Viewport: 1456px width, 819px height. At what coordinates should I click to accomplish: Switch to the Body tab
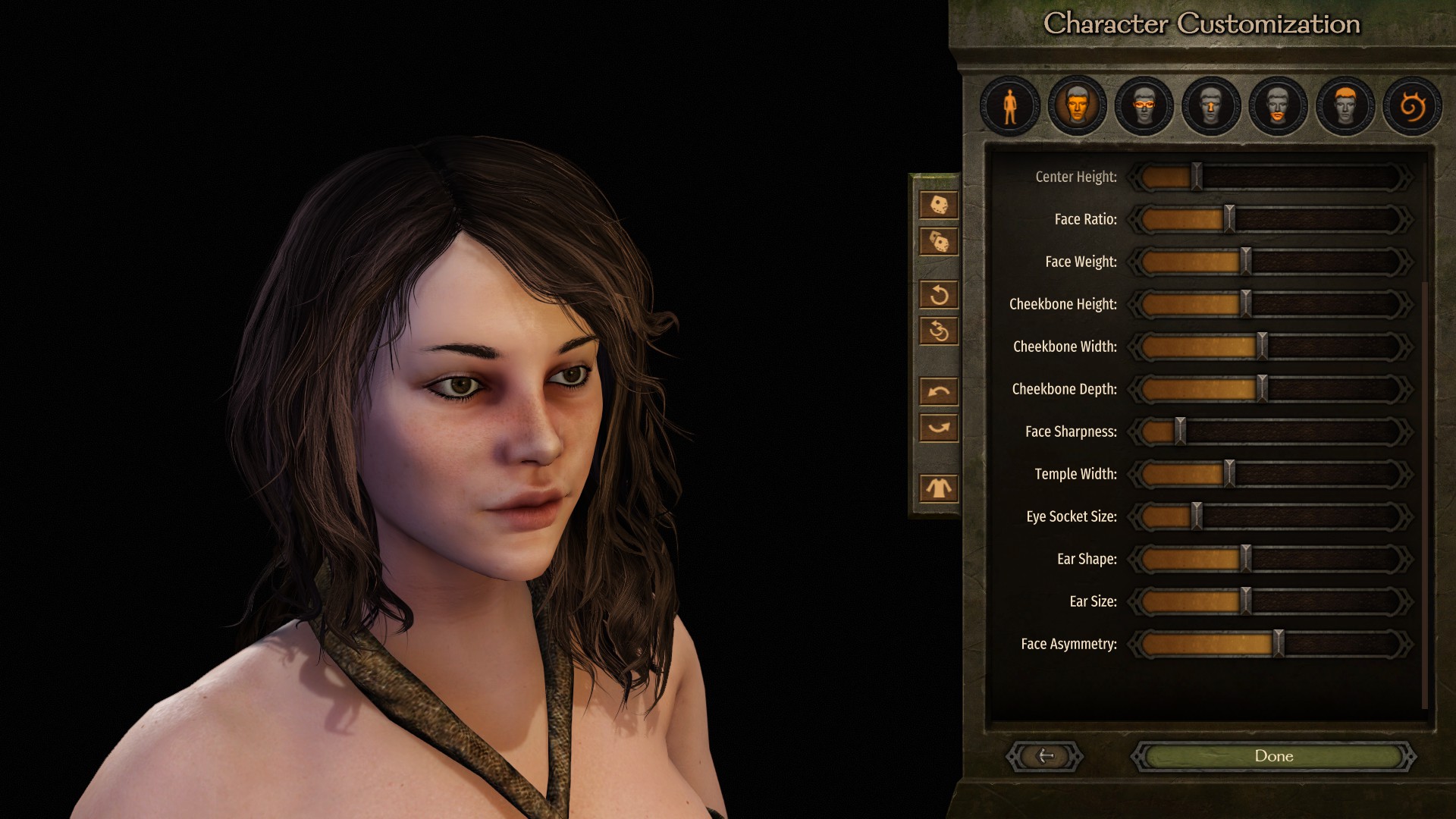(x=1010, y=106)
